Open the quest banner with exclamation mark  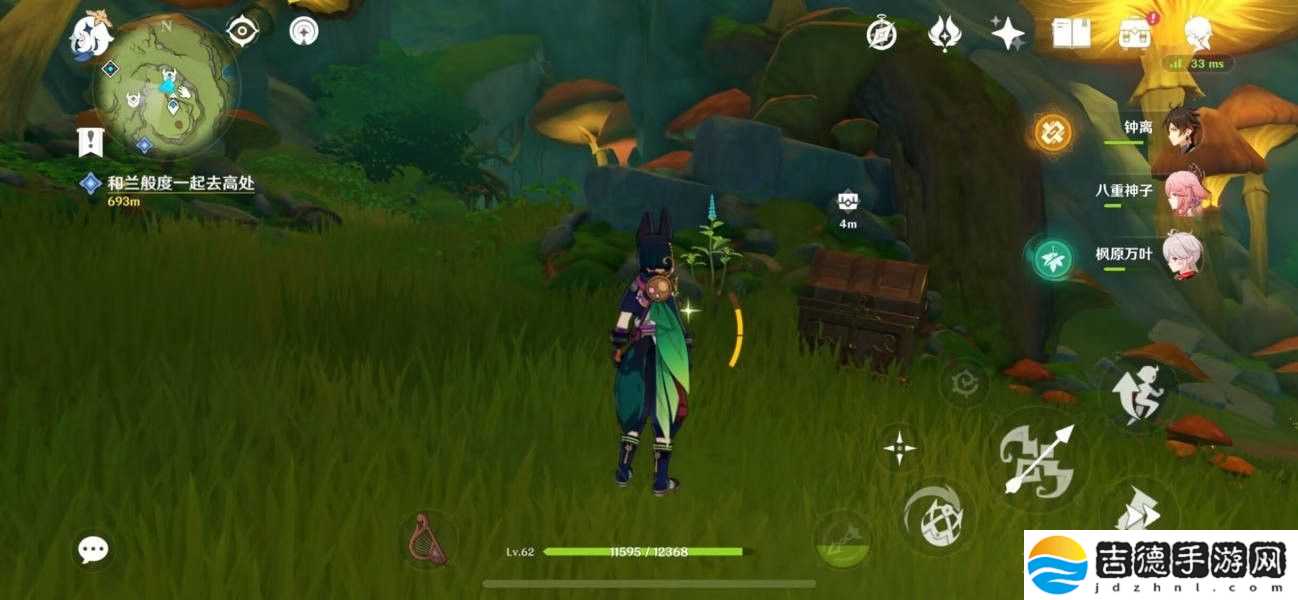(x=90, y=142)
